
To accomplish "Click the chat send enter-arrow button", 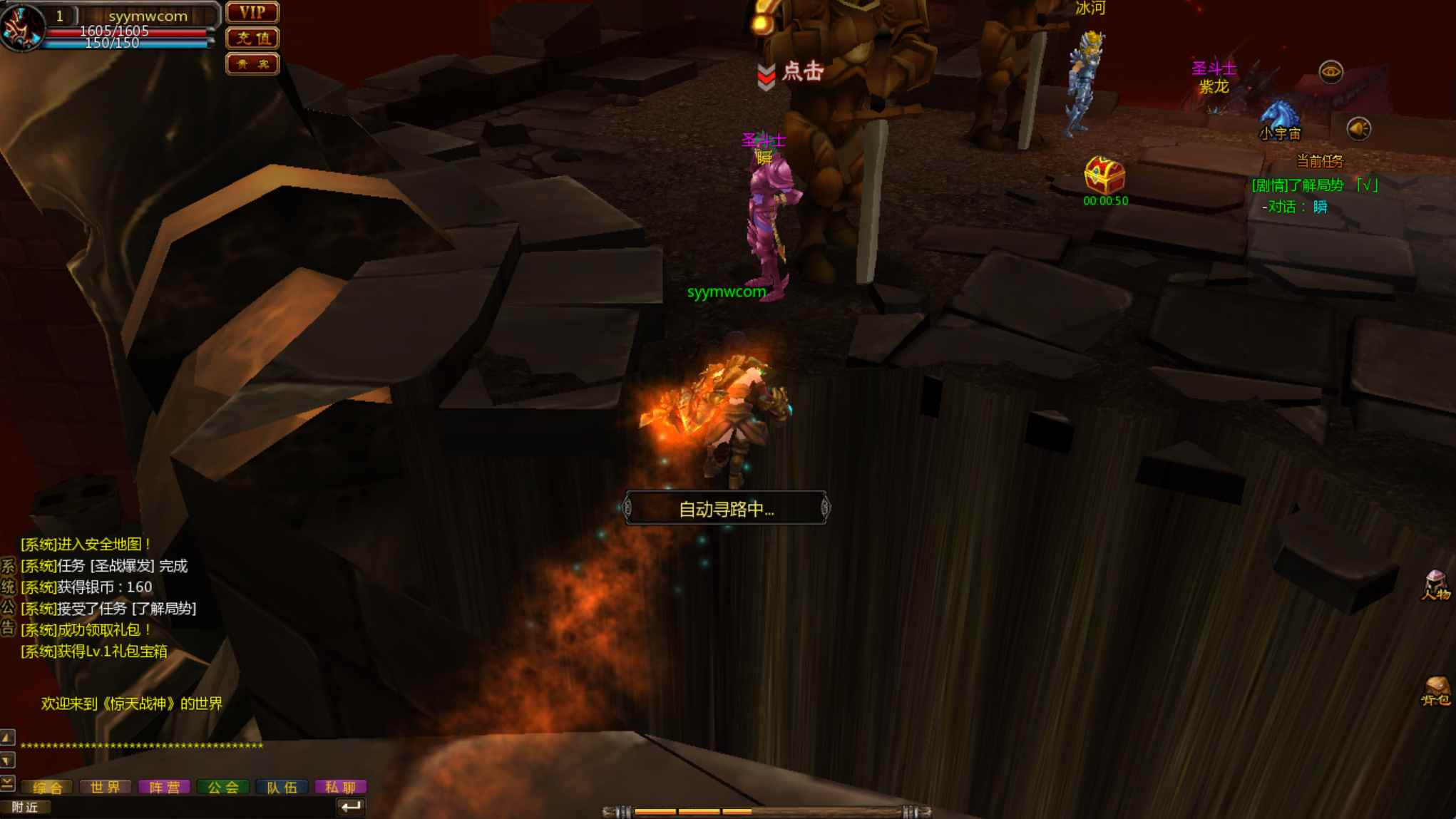I will point(351,807).
